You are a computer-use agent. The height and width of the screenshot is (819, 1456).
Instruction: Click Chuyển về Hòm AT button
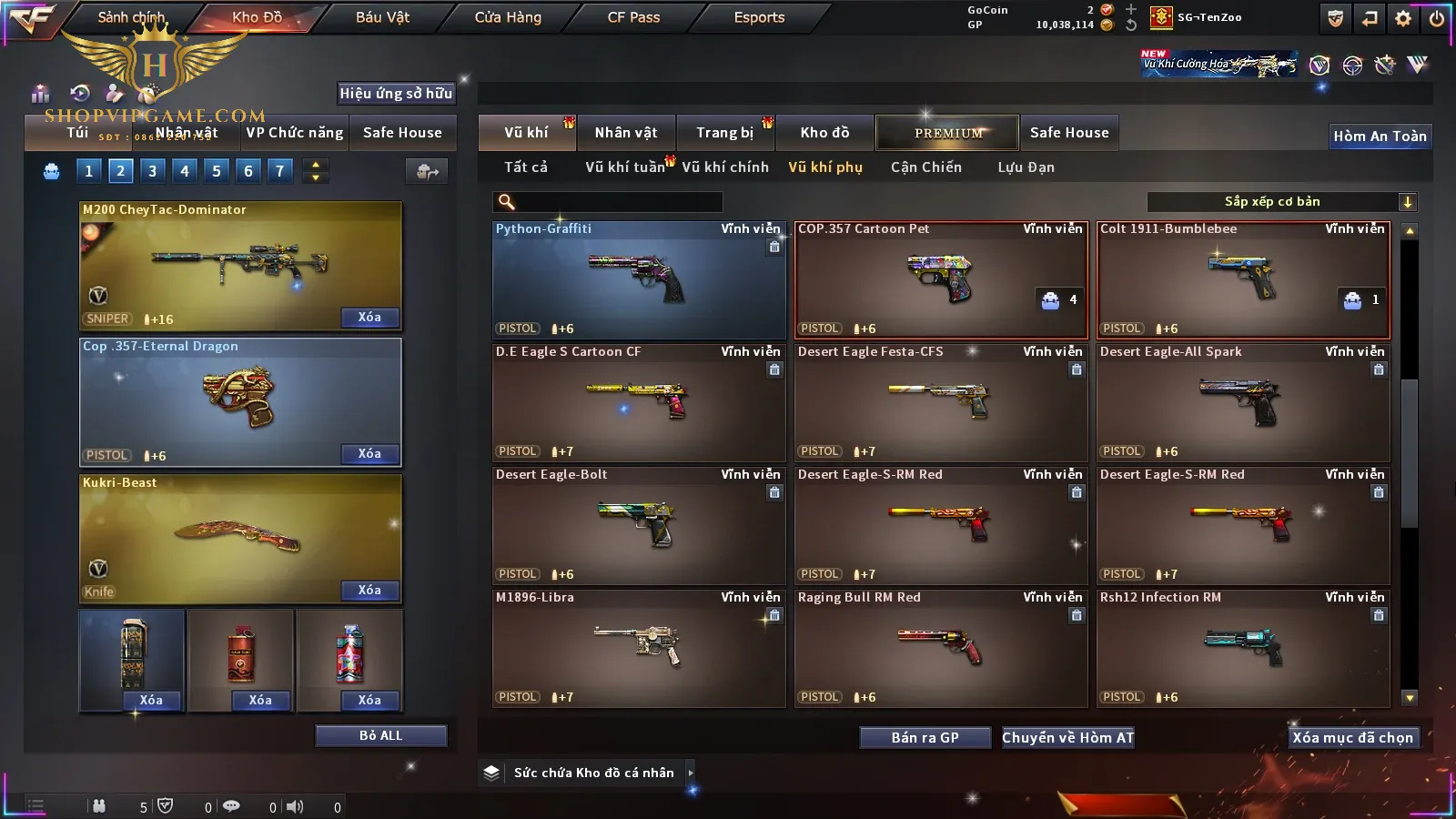point(1067,738)
